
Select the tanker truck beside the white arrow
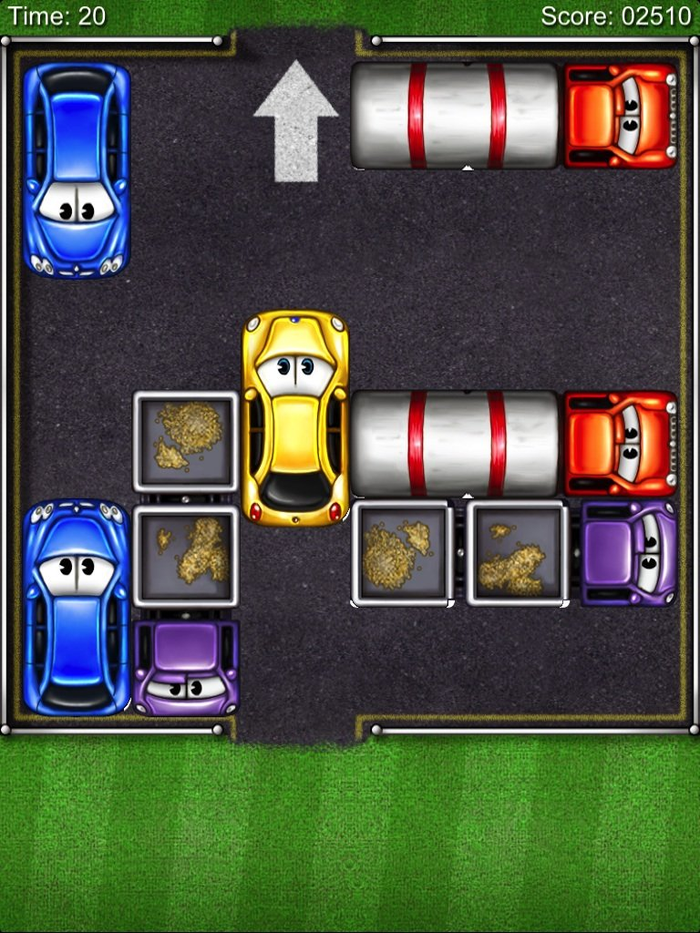(515, 116)
